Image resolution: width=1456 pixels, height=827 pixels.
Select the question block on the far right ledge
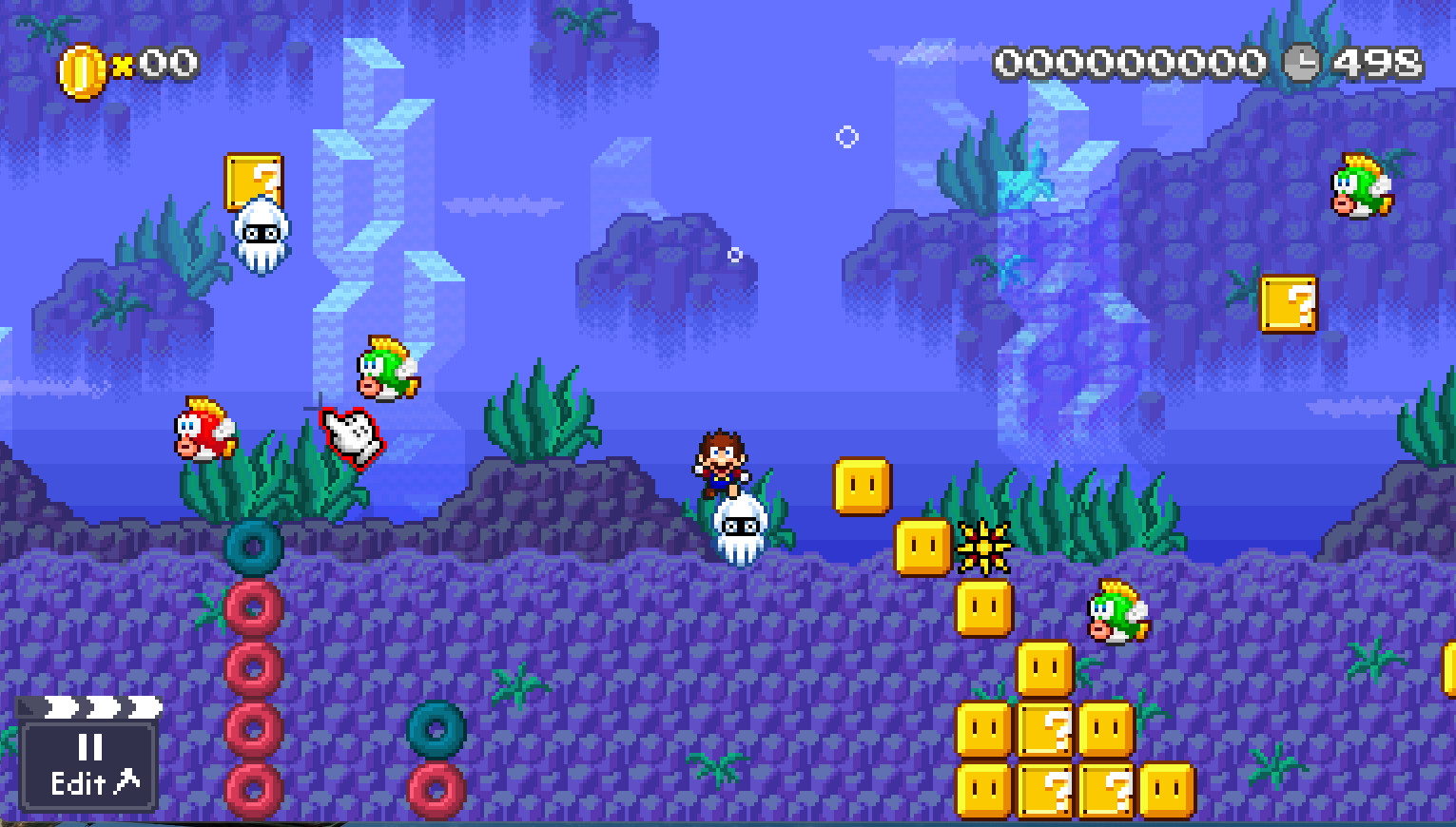[x=1289, y=306]
